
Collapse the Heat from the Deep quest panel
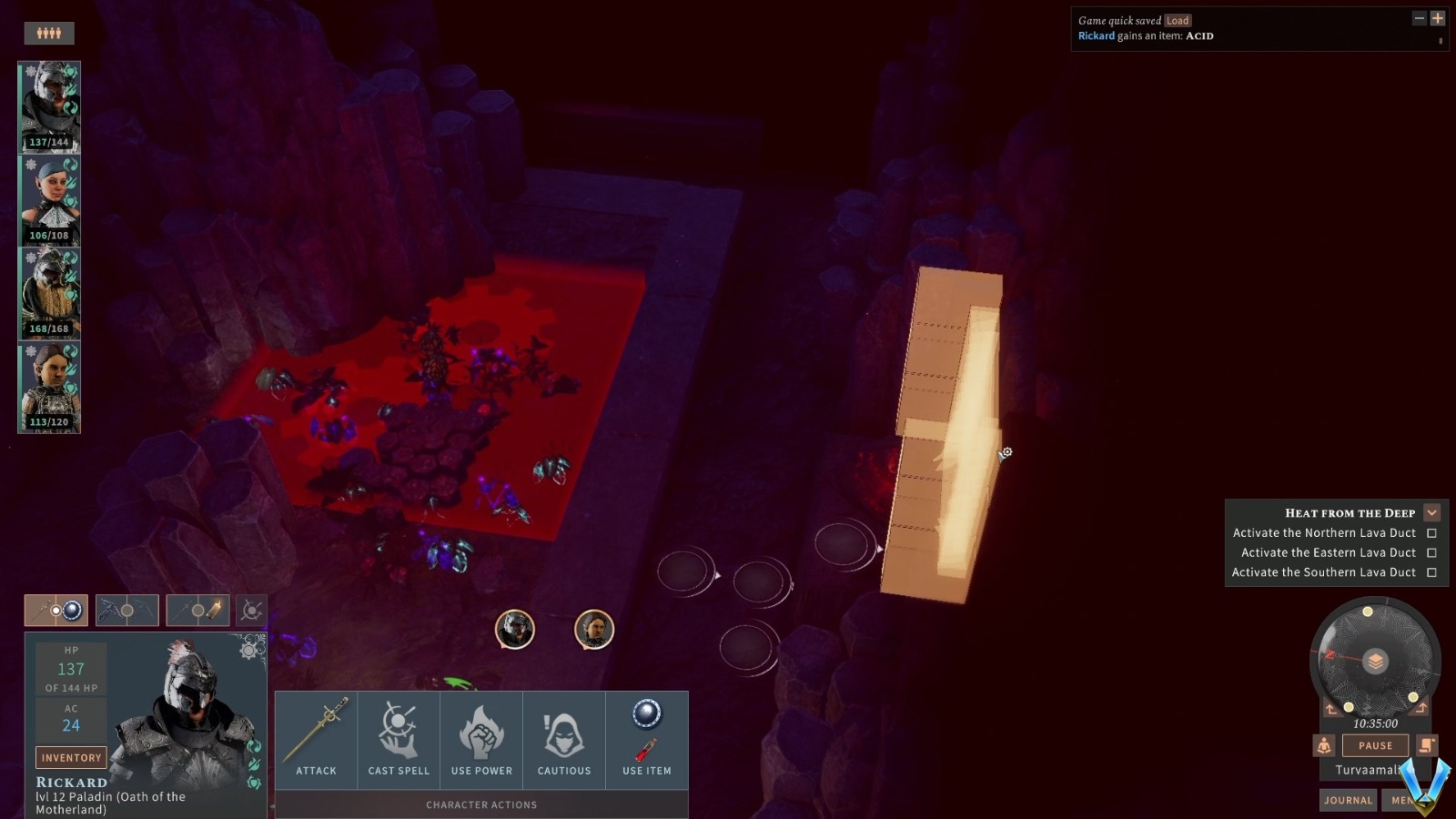tap(1431, 512)
